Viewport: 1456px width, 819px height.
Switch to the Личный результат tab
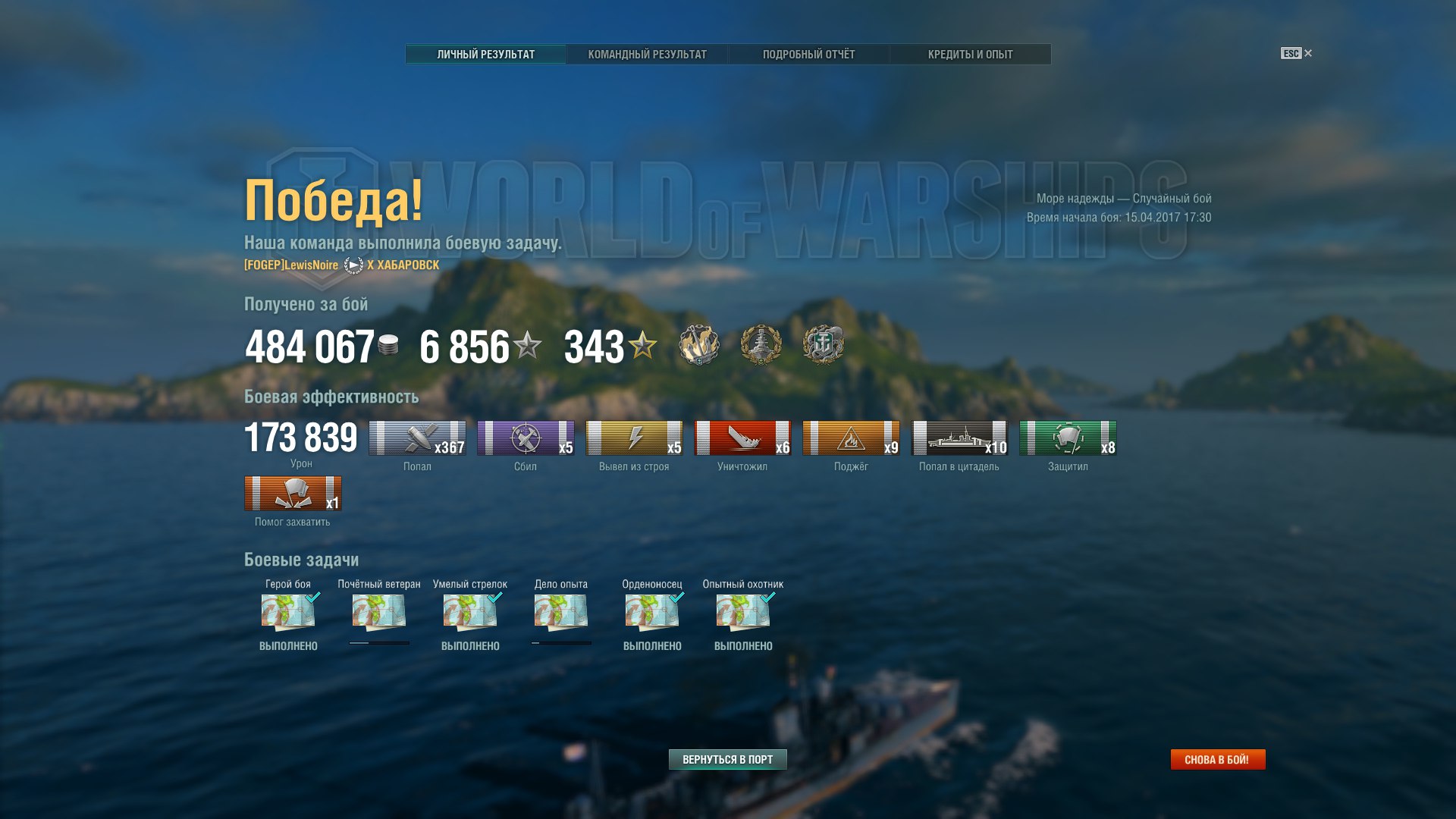[x=486, y=55]
